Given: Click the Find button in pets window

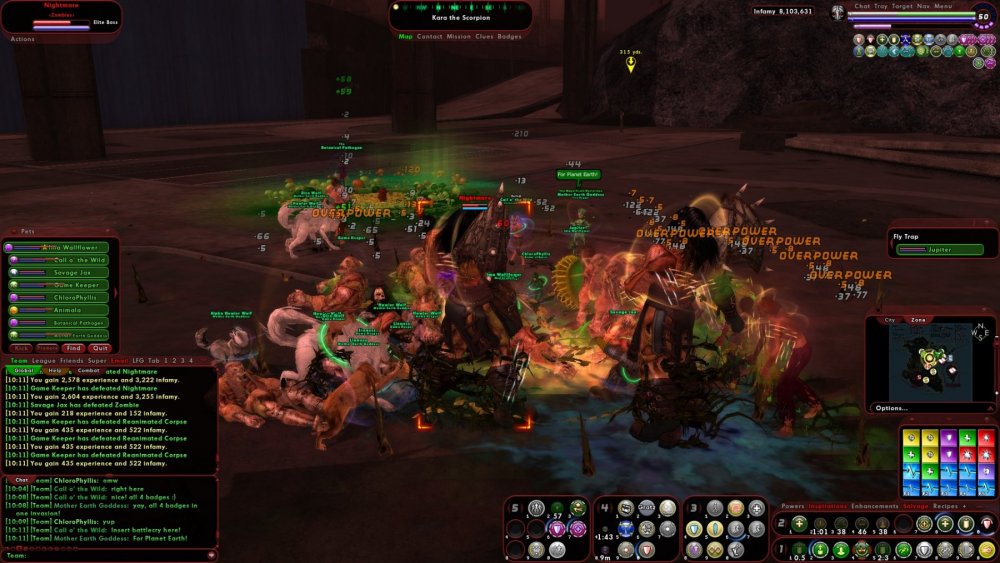Looking at the screenshot, I should [x=74, y=348].
